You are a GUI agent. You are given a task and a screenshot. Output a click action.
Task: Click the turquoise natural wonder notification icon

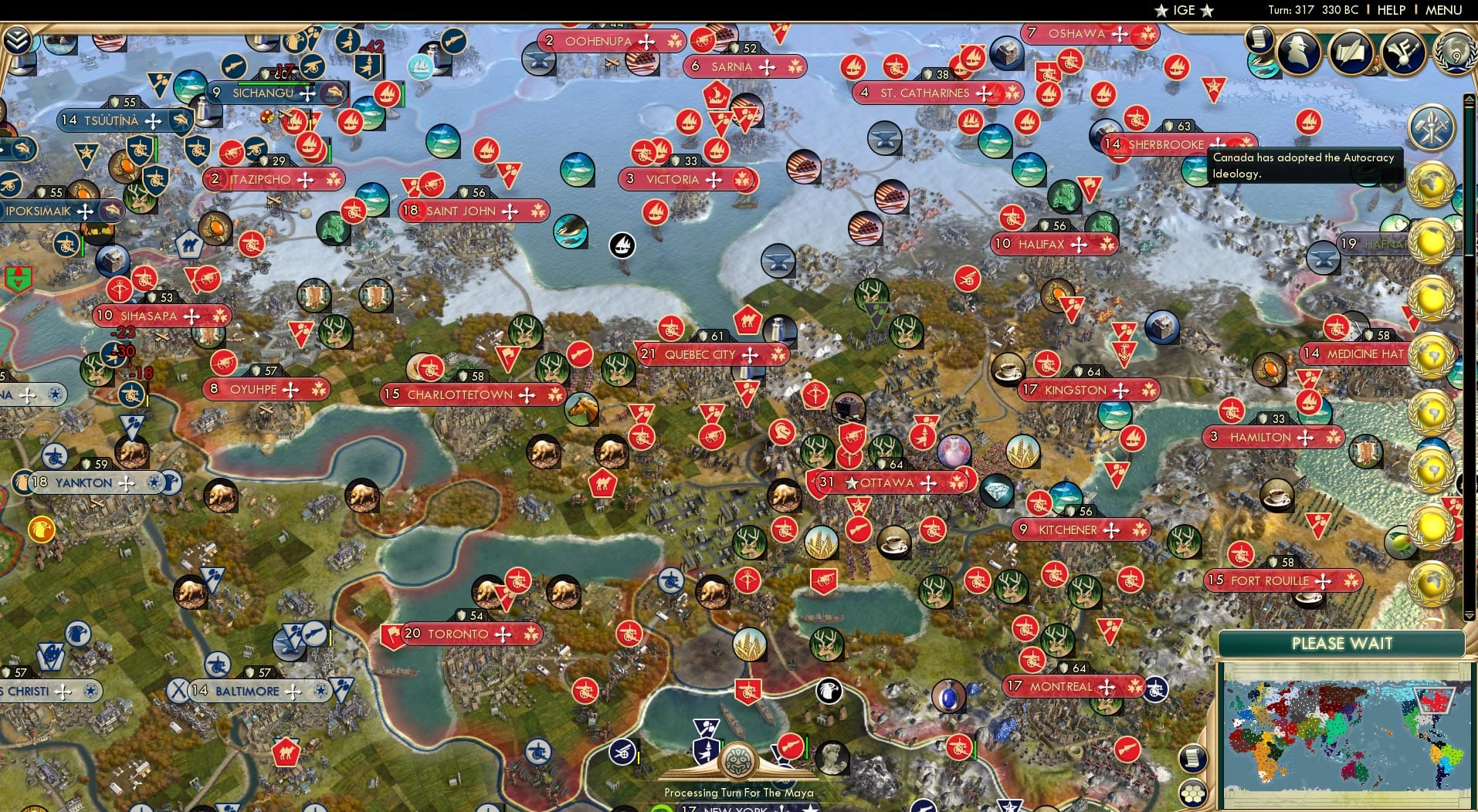click(1263, 66)
